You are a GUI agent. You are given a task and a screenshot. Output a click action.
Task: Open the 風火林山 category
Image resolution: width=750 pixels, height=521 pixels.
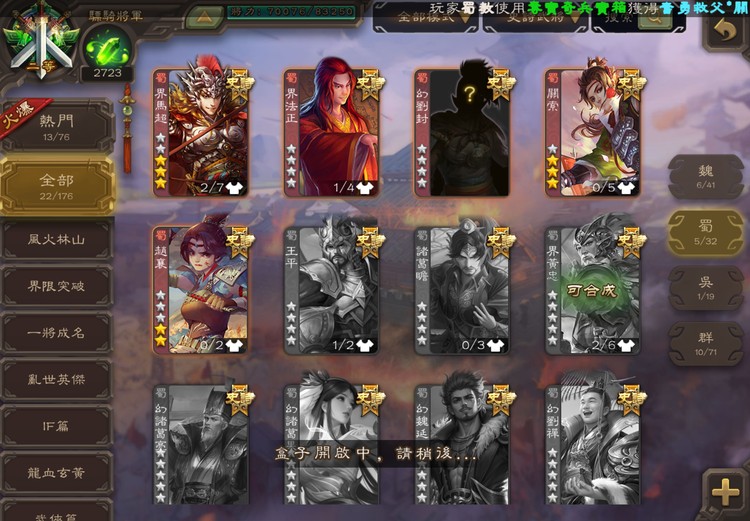(56, 241)
